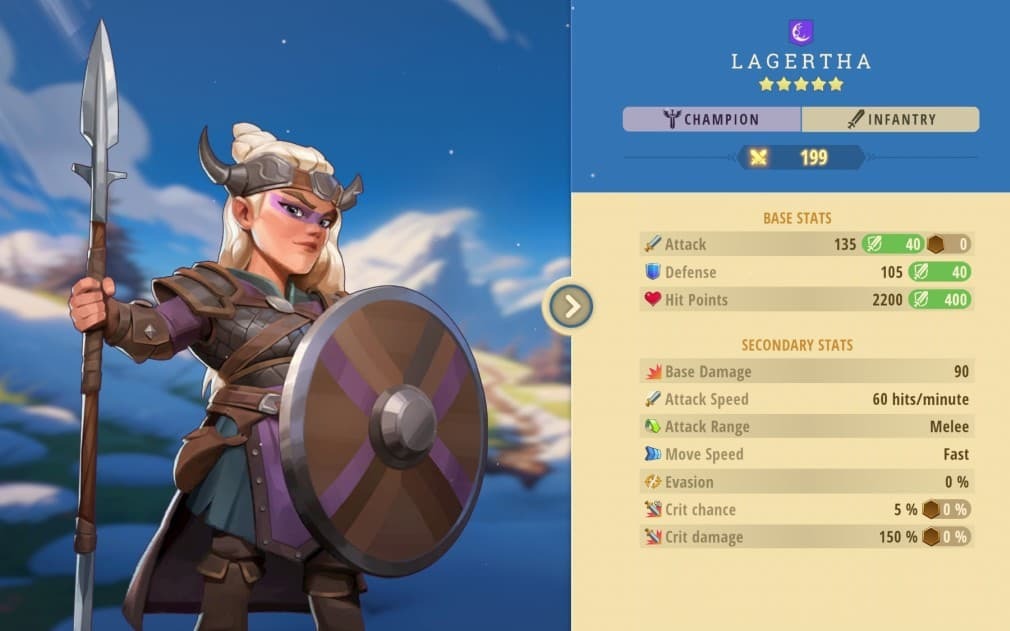Switch to the Infantry tab
The image size is (1010, 631).
[x=890, y=120]
